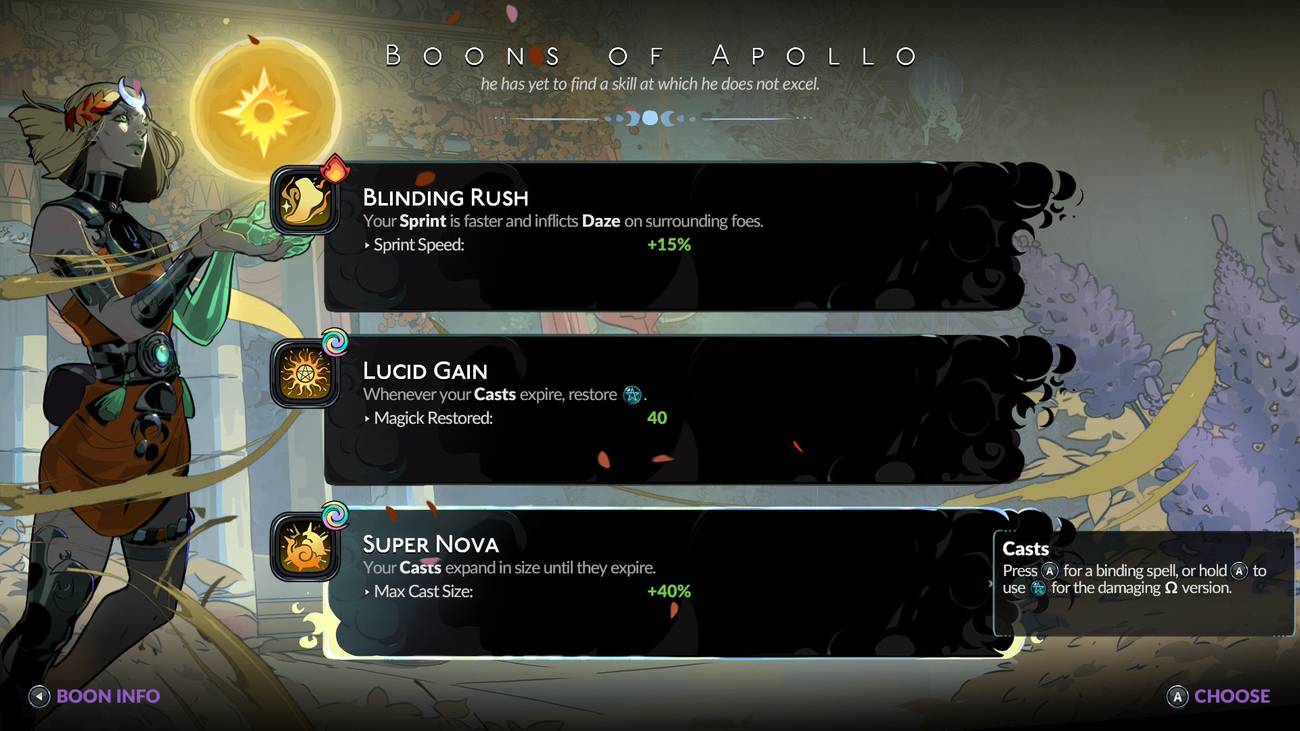Click the Daze keyword in Blinding Rush text
Screen dimensions: 1300x731
pos(600,220)
